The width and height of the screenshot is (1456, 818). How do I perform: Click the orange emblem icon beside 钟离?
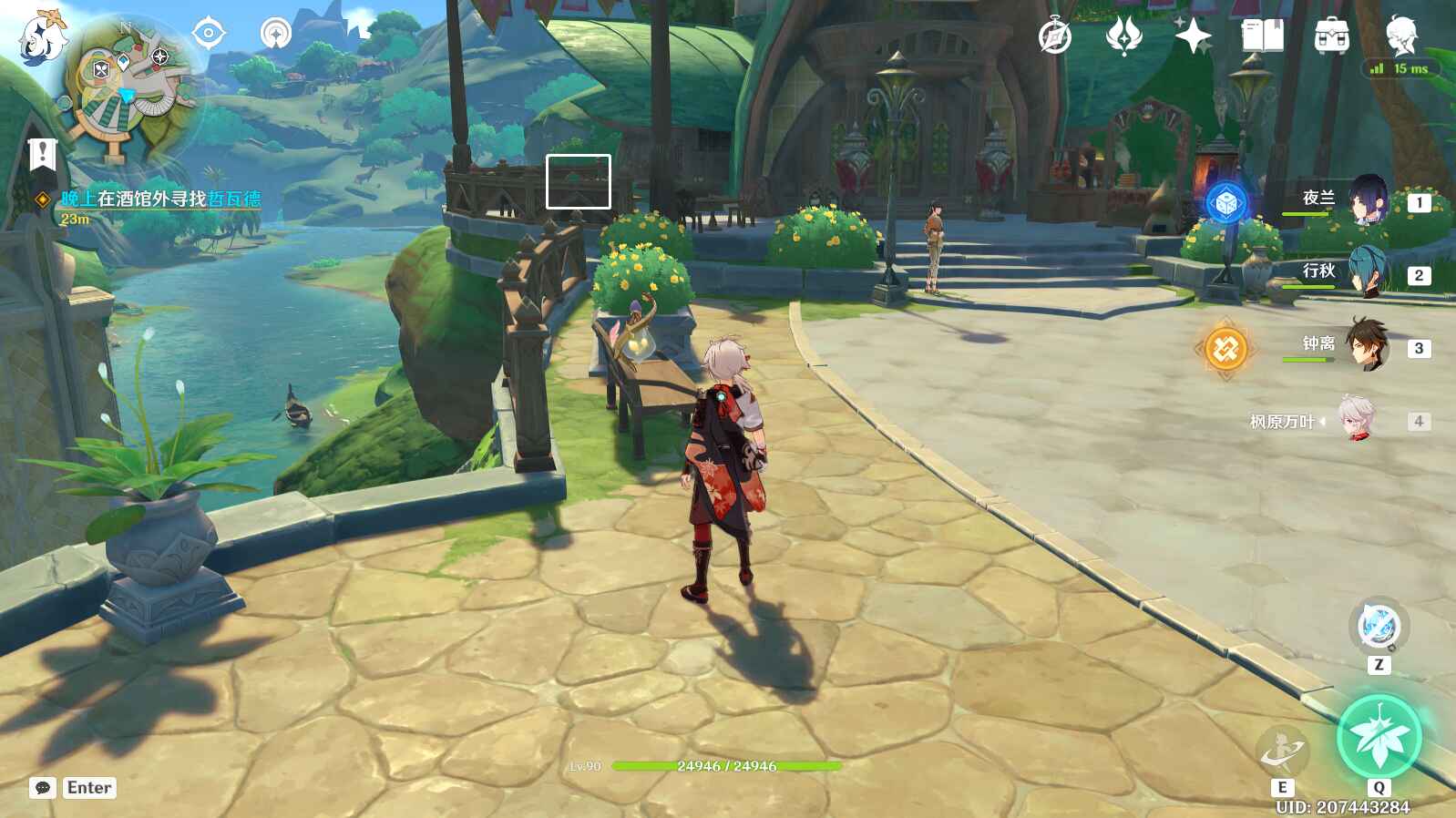coord(1225,348)
